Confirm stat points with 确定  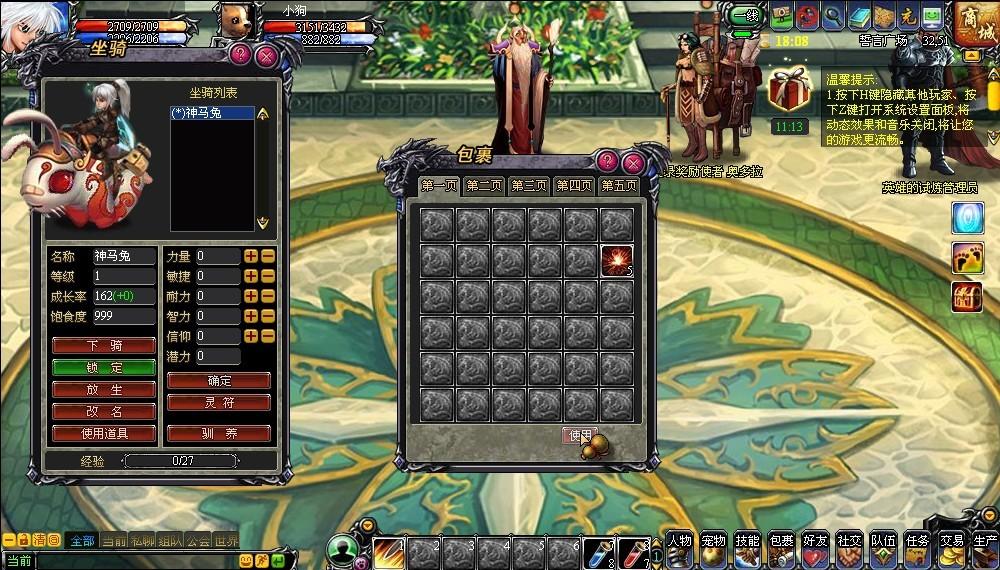point(219,381)
